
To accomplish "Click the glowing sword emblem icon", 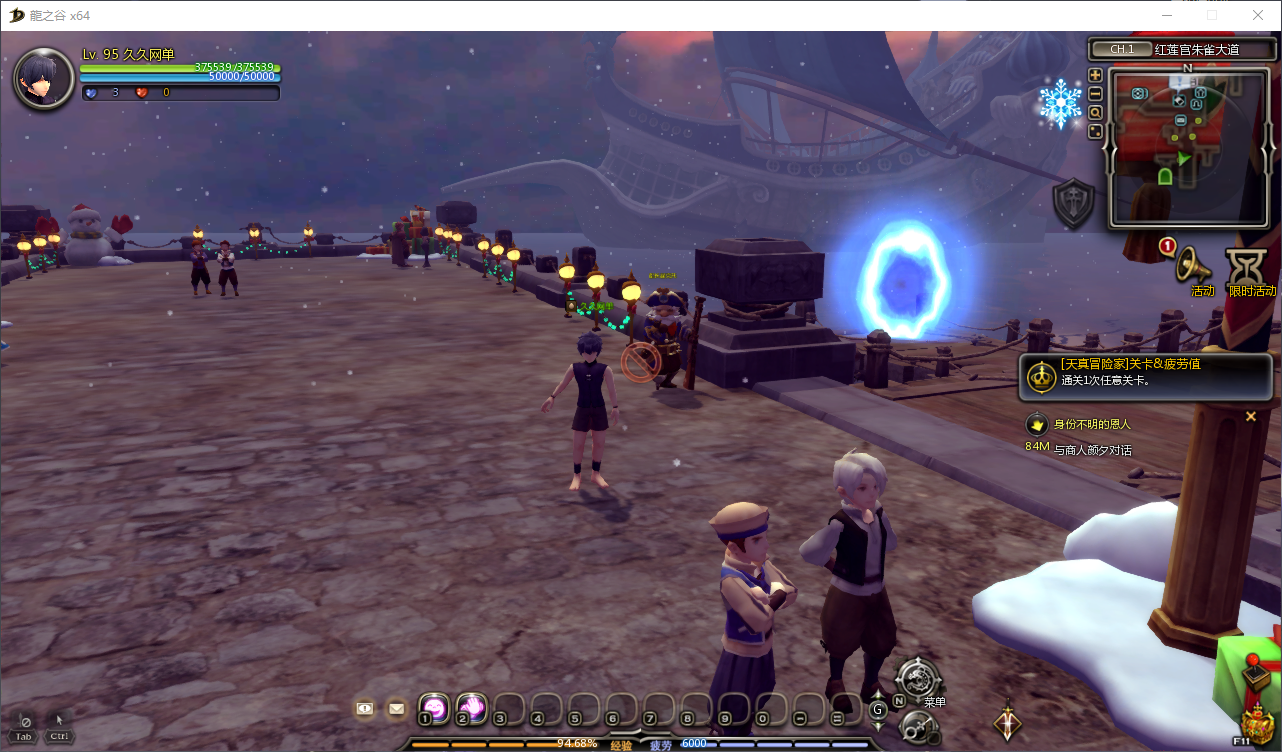I will tap(1007, 722).
